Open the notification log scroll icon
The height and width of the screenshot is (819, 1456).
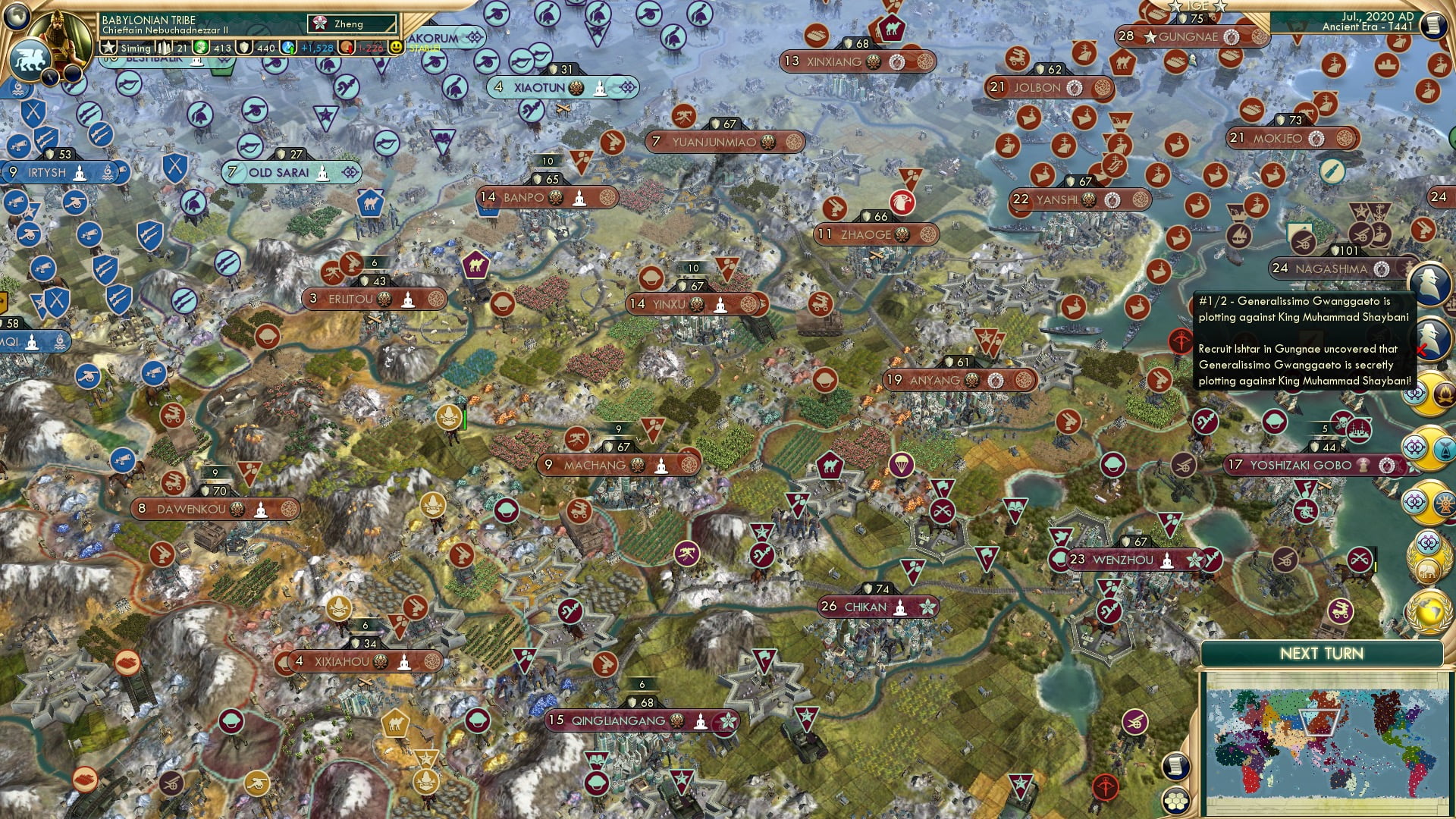tap(1175, 767)
